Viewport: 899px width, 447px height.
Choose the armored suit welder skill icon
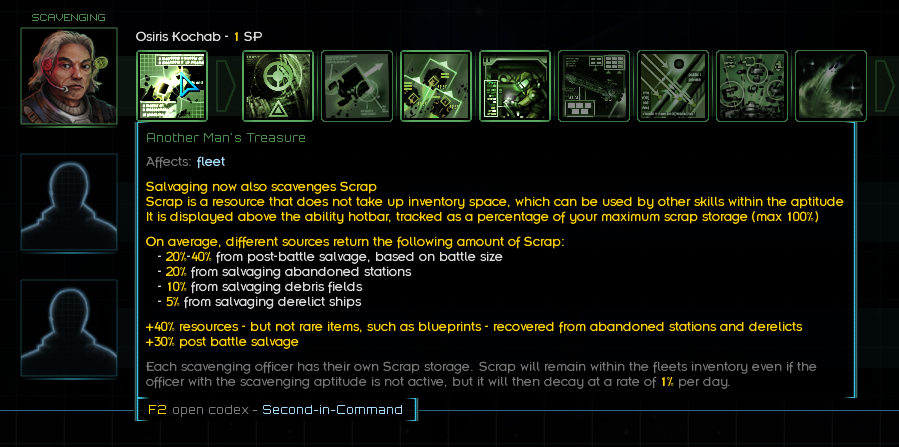(x=515, y=86)
